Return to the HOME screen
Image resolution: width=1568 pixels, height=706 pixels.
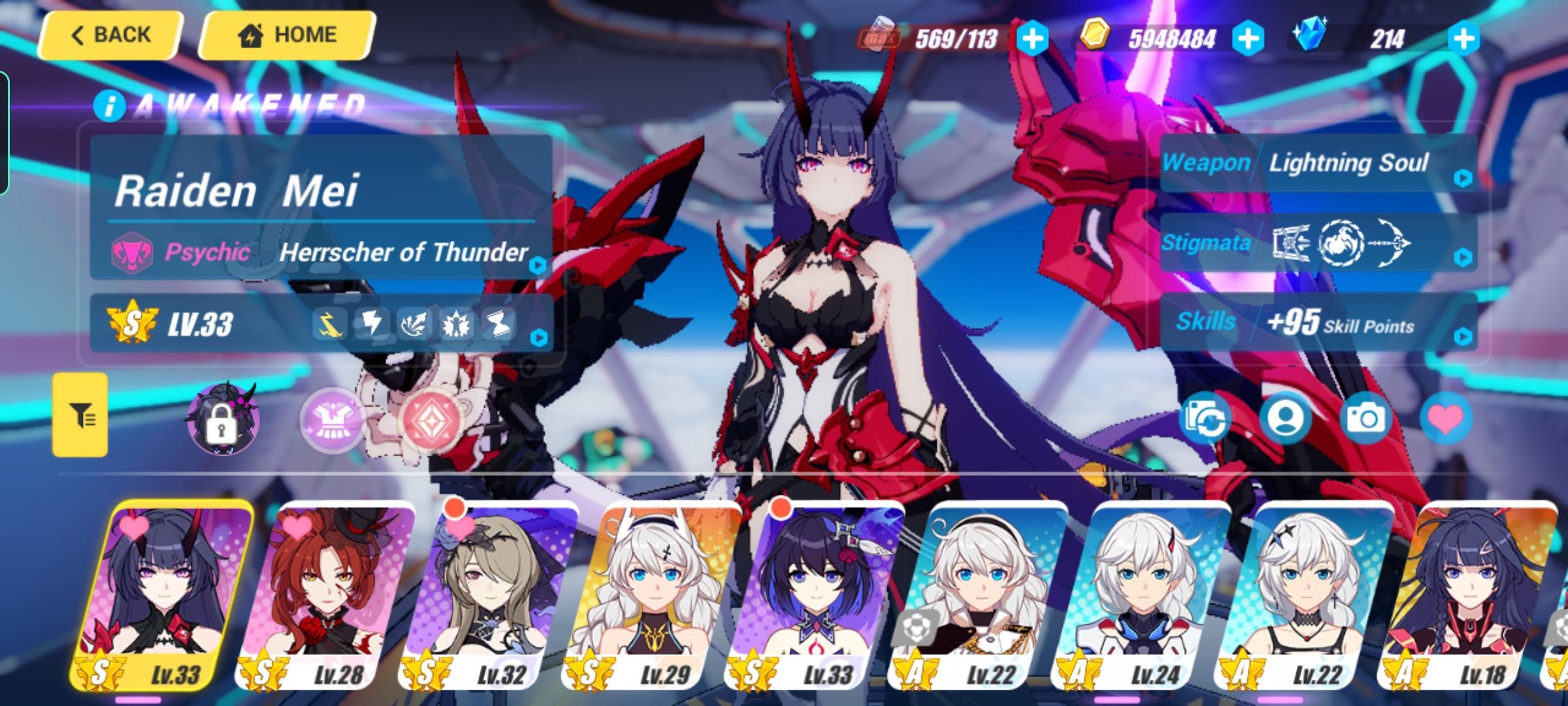(287, 35)
